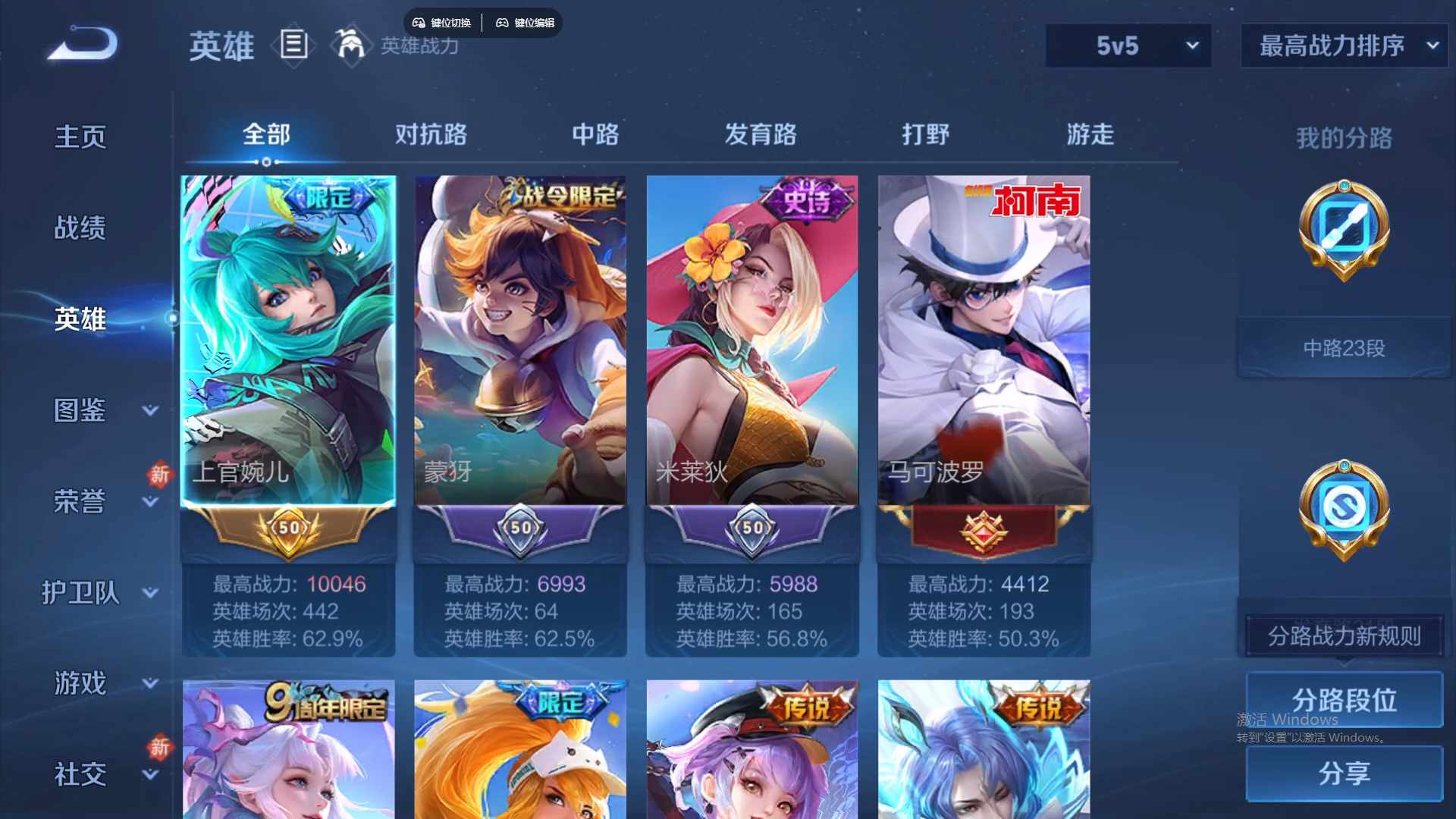This screenshot has height=819, width=1456.
Task: Click the level 50 badge on 上官婉儿 card
Action: (x=288, y=529)
